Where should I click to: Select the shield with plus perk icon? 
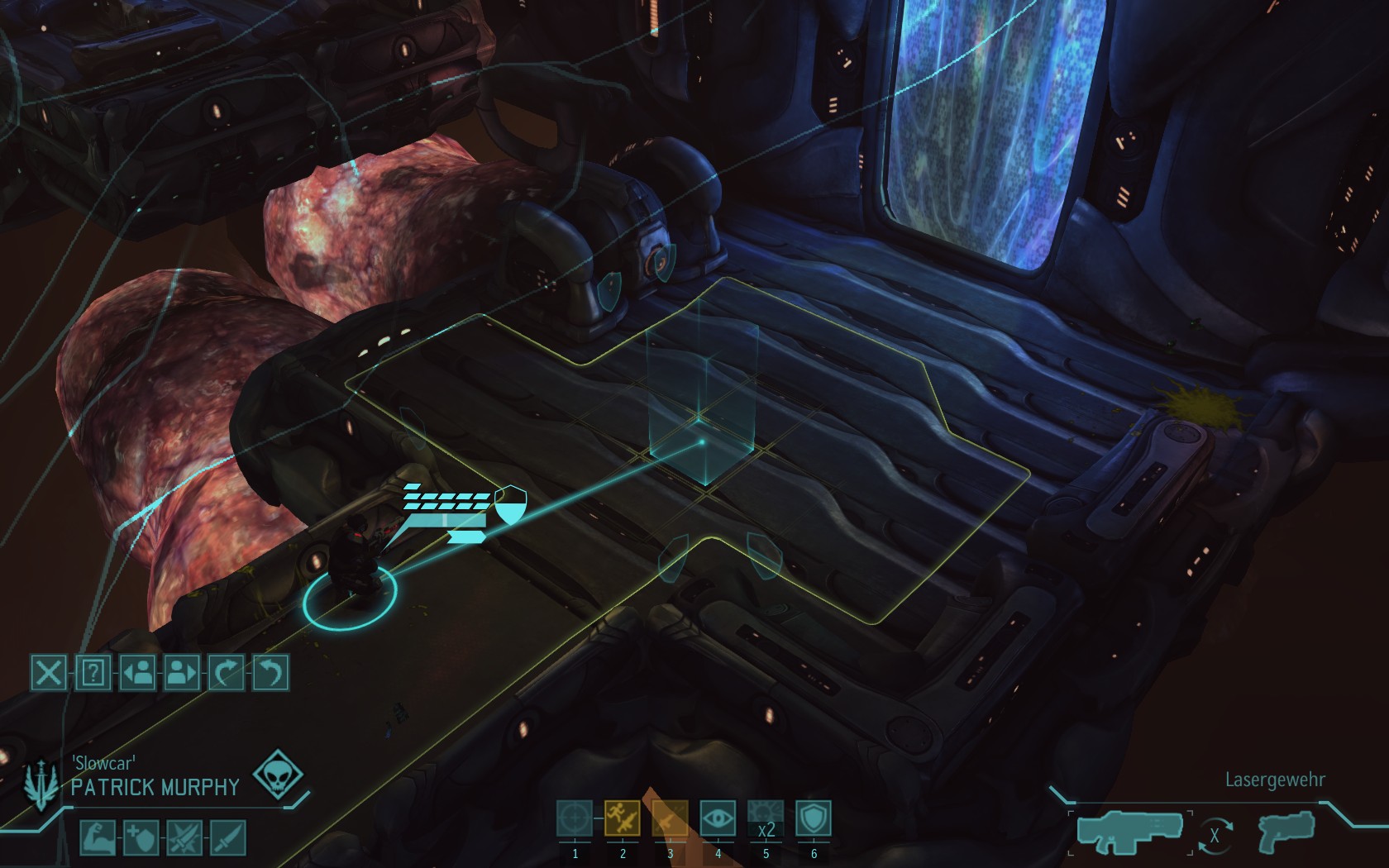(141, 838)
